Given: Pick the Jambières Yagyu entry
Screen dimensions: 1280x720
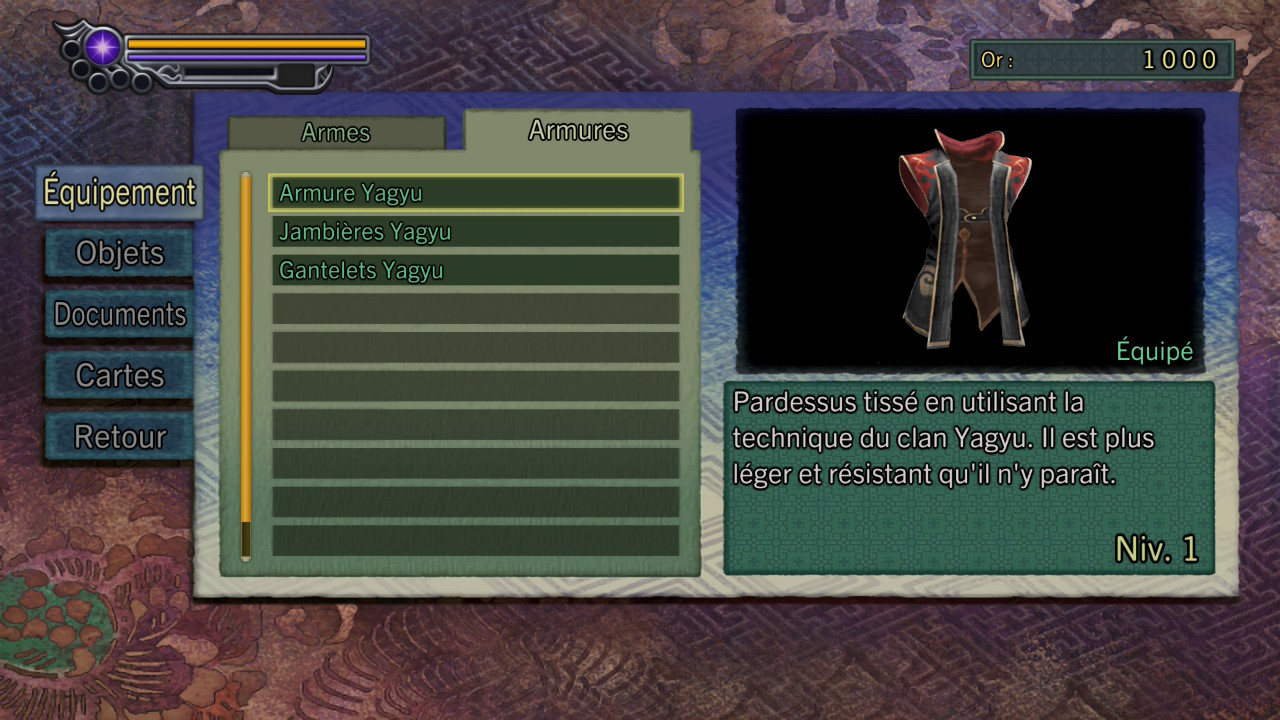Looking at the screenshot, I should (475, 232).
